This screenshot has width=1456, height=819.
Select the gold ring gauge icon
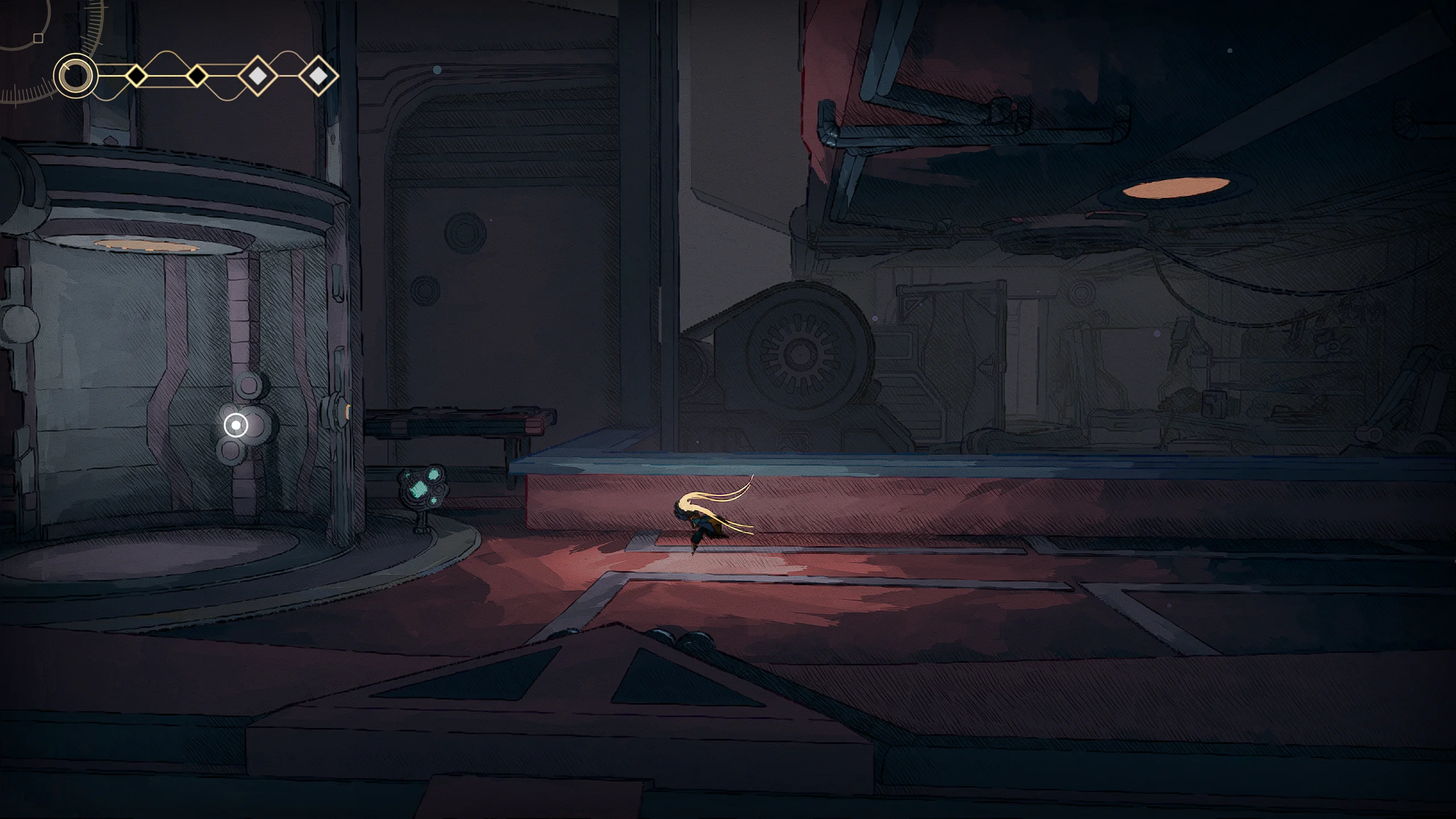pyautogui.click(x=76, y=75)
